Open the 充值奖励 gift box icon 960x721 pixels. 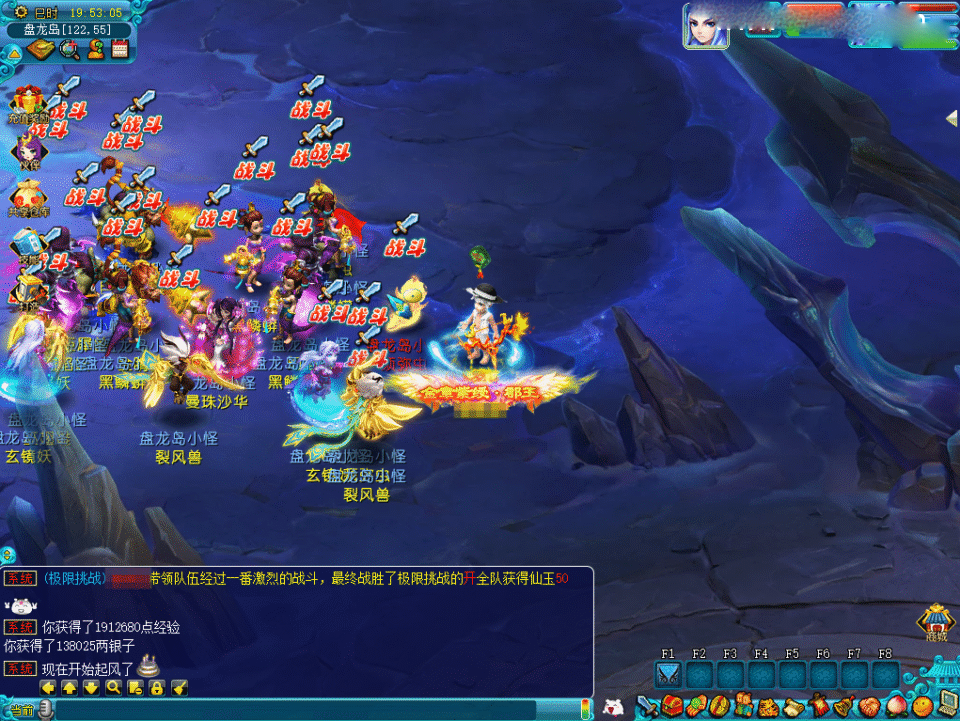[25, 103]
